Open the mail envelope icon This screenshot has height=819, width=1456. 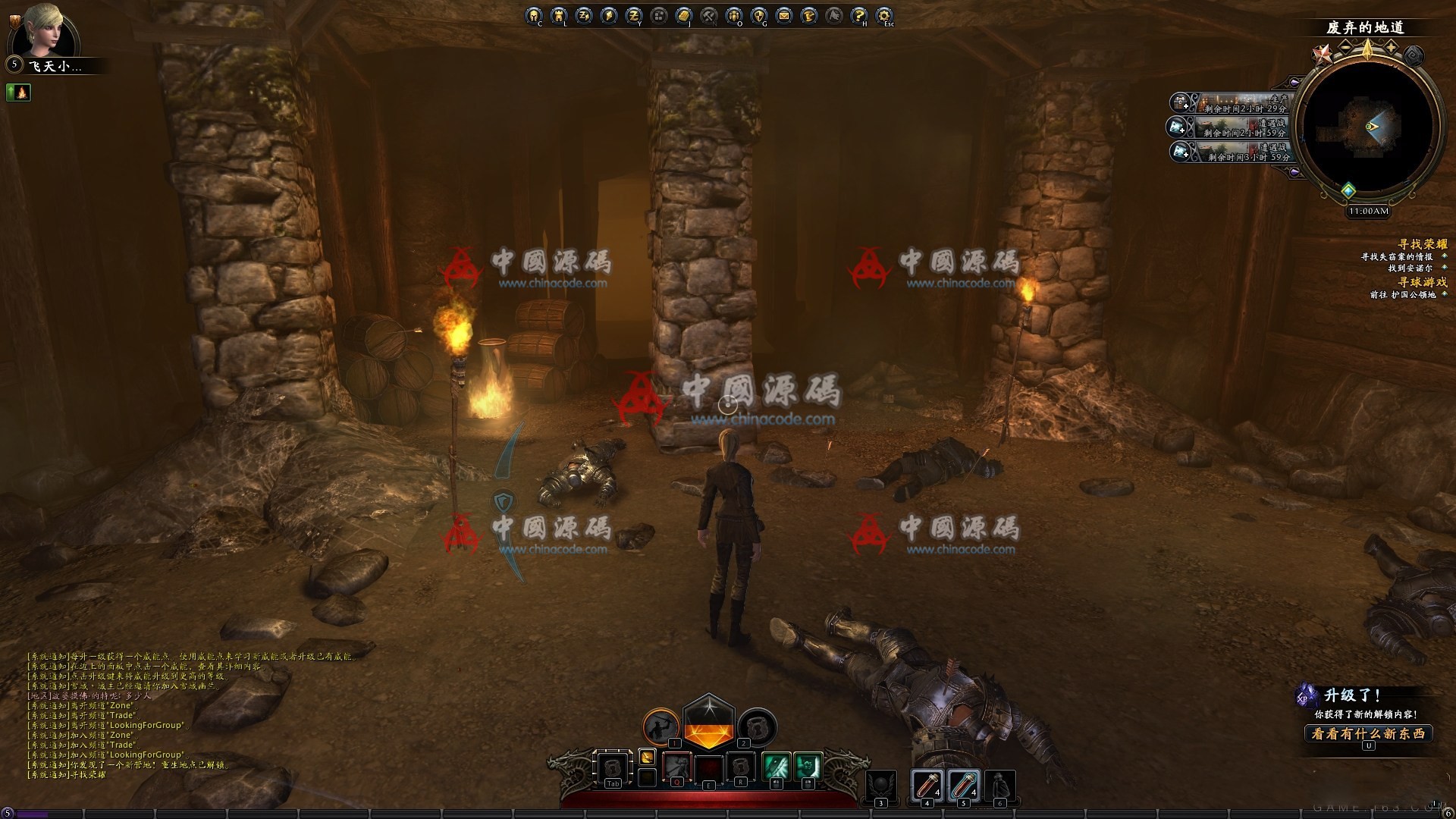tap(783, 15)
